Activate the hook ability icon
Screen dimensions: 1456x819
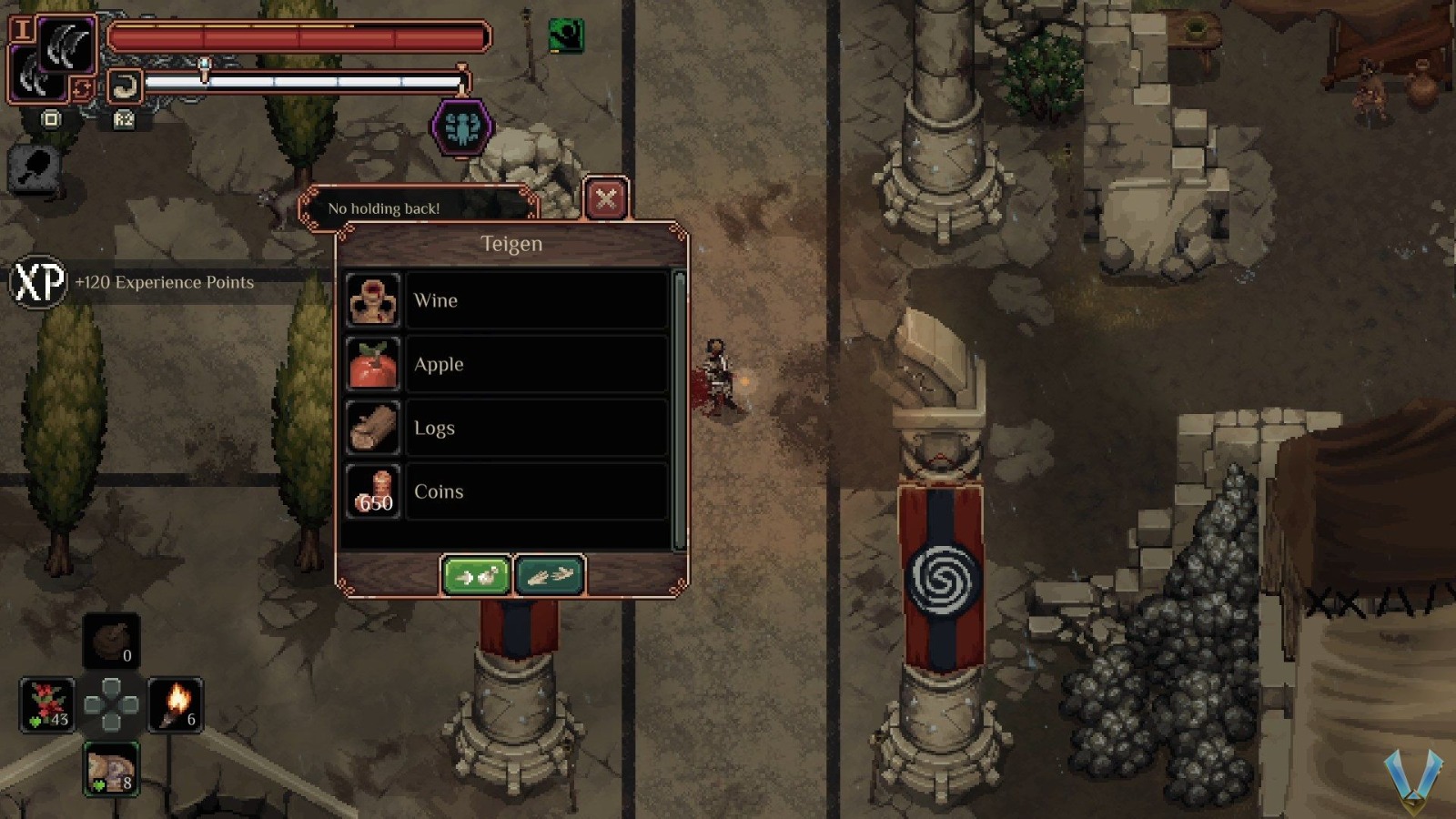tap(124, 87)
